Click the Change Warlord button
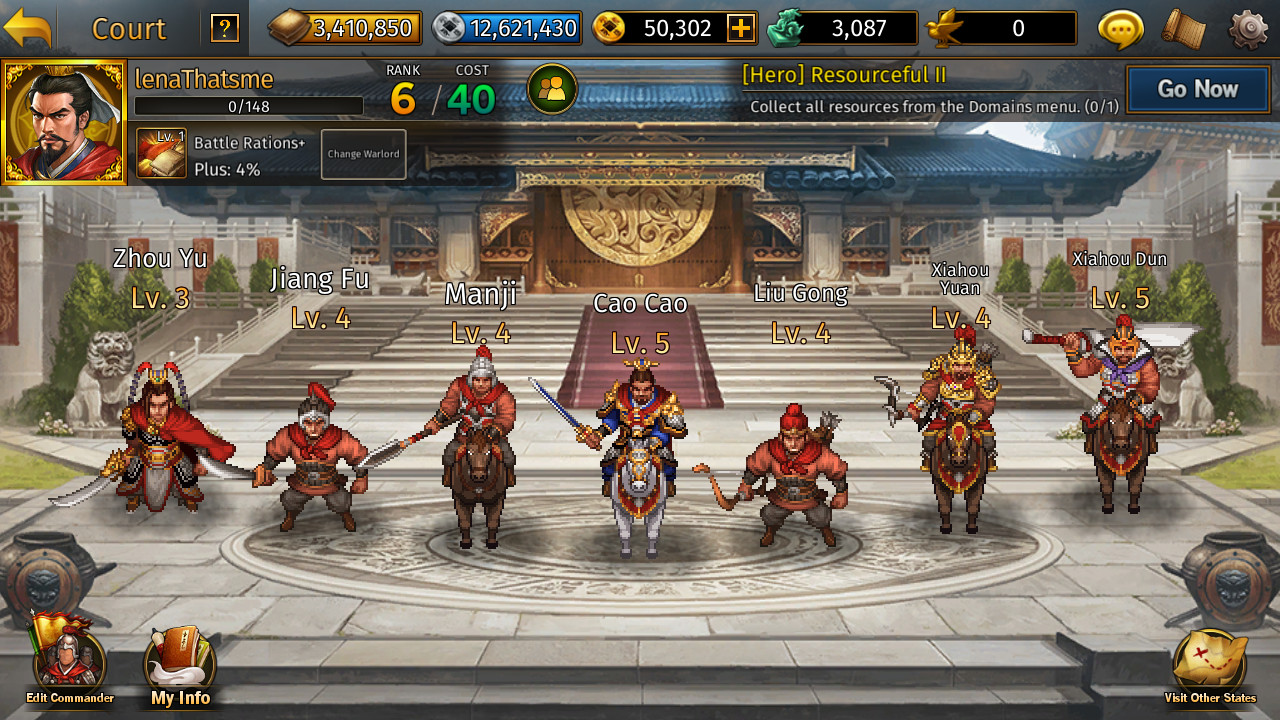 [x=362, y=154]
